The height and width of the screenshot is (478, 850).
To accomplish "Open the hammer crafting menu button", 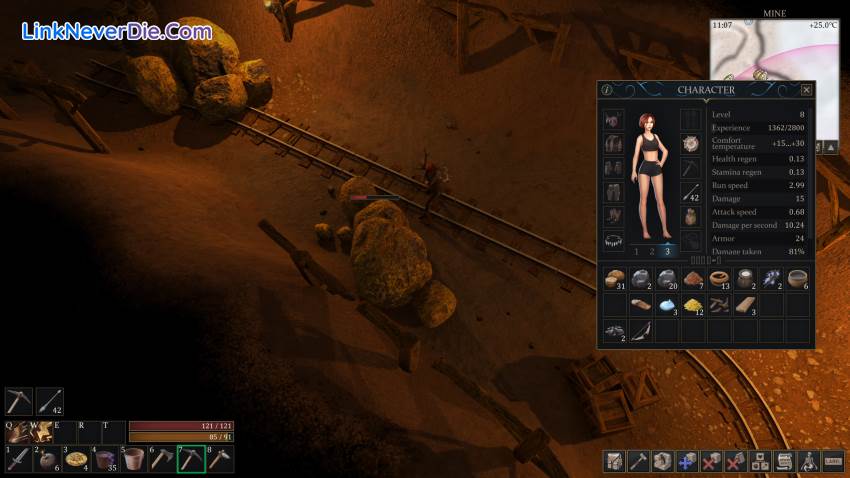I will 637,461.
